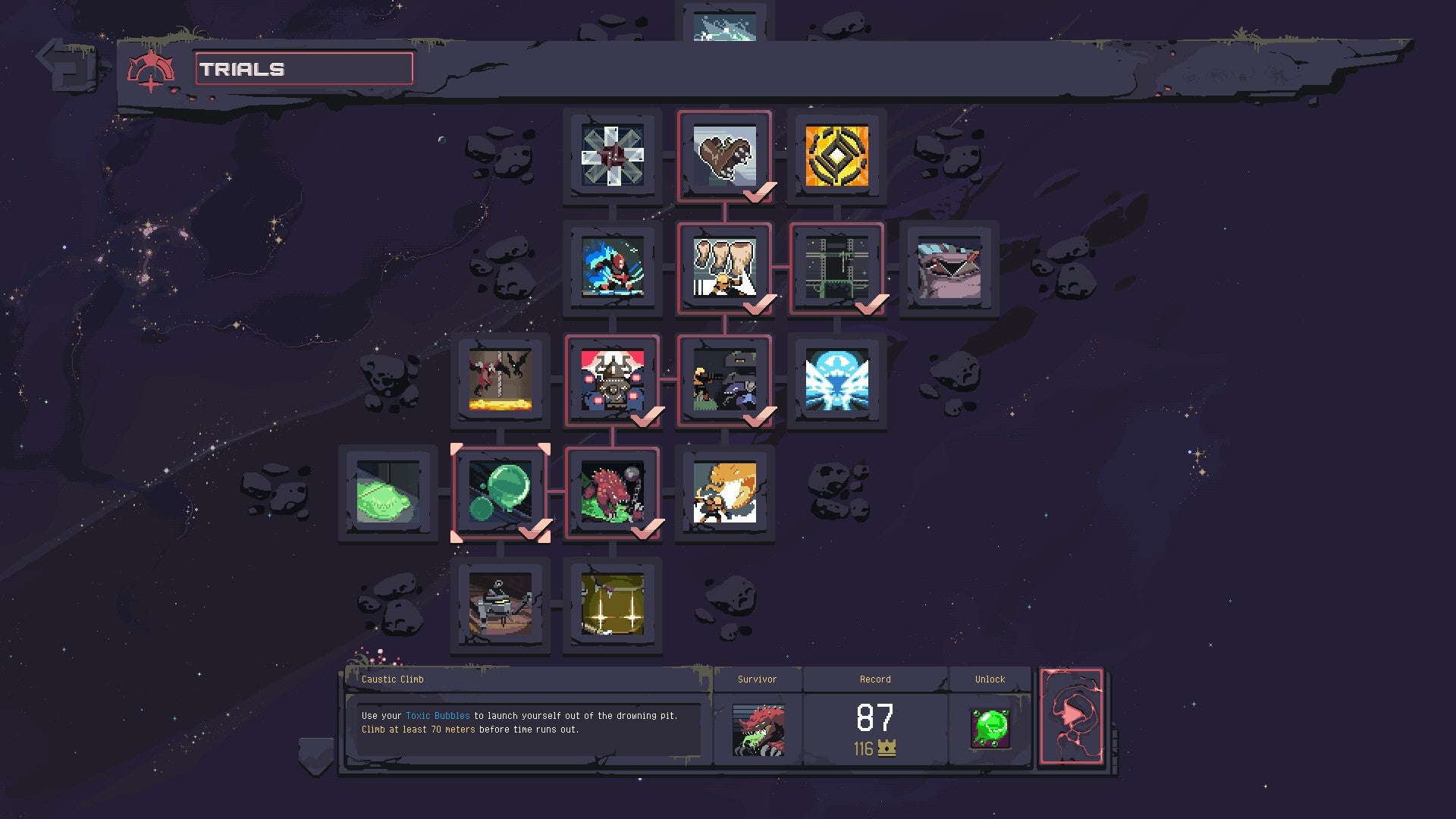Select the spider robot trial at bottom
Viewport: 1456px width, 819px height.
500,607
